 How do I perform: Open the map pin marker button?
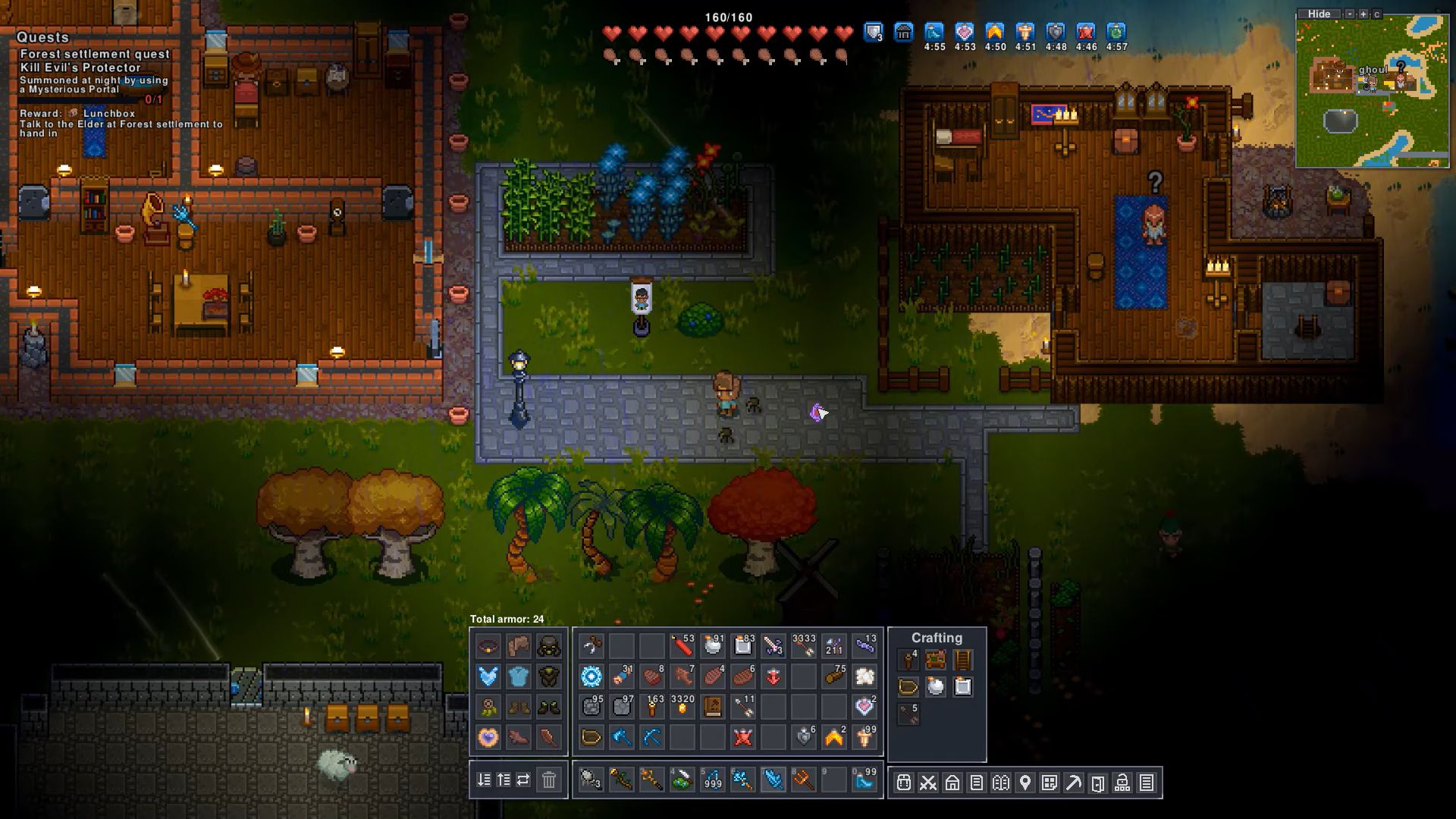[x=1025, y=783]
